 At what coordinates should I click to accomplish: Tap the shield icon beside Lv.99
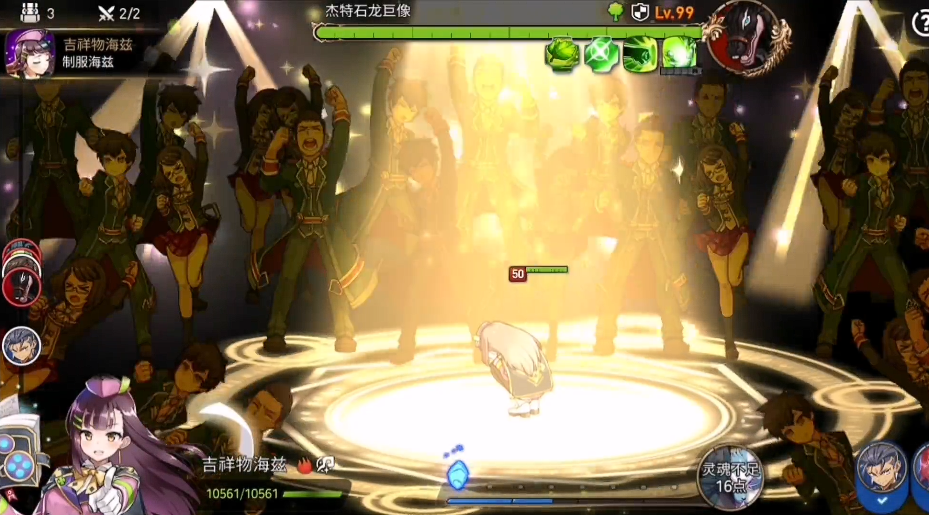tap(642, 12)
